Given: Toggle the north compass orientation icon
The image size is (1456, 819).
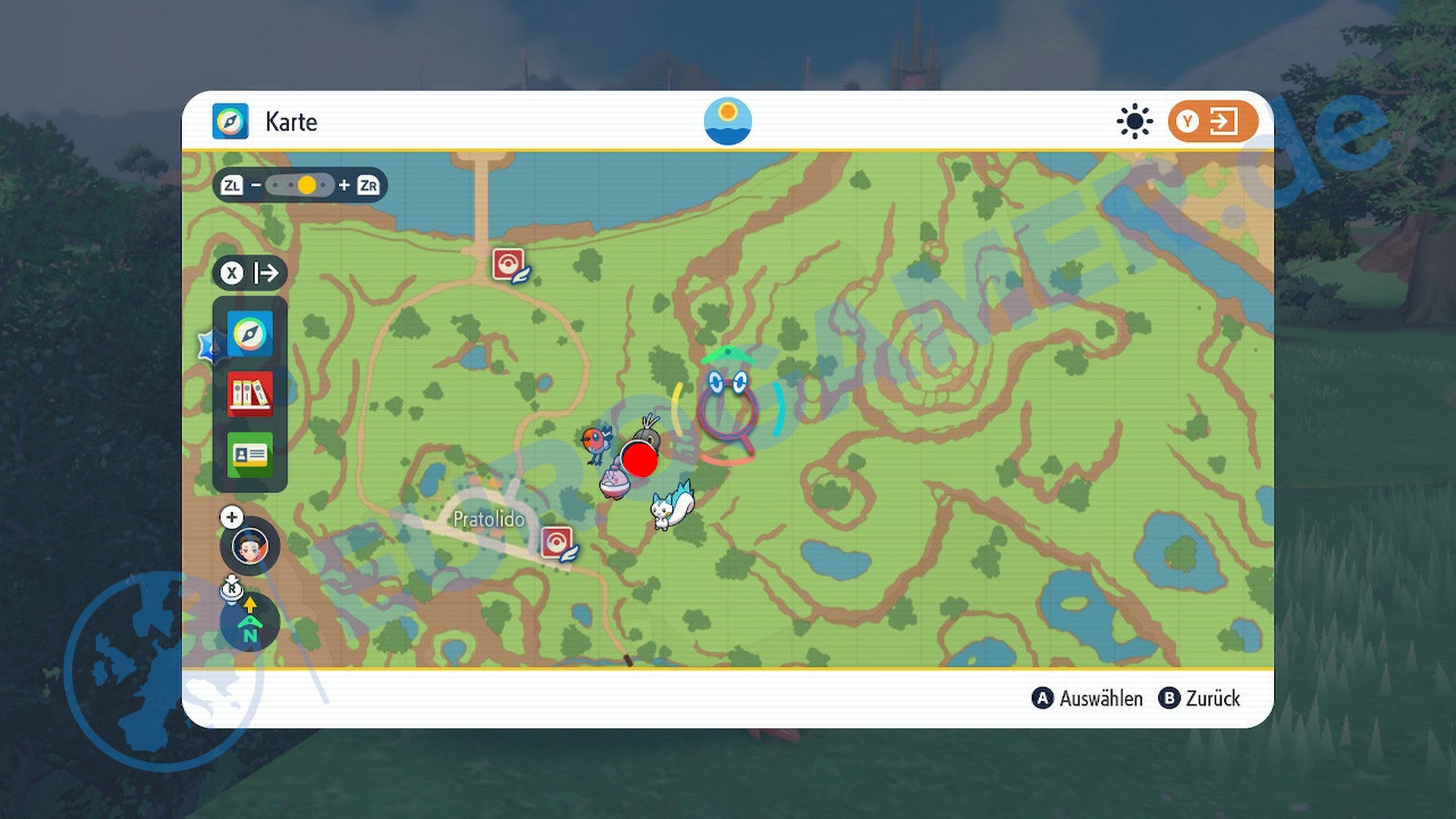Looking at the screenshot, I should 249,622.
